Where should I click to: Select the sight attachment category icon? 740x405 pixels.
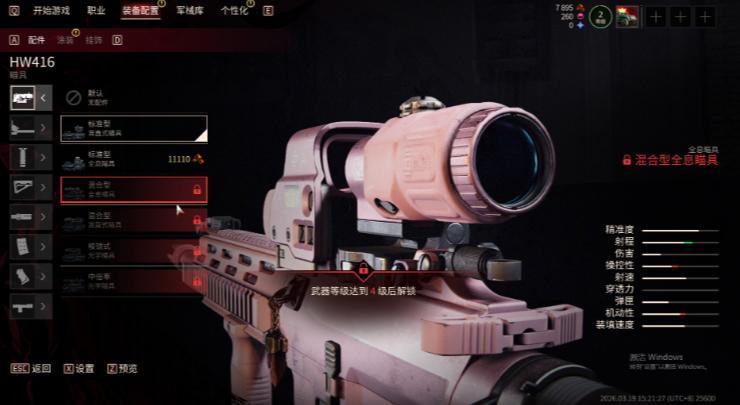(x=22, y=97)
